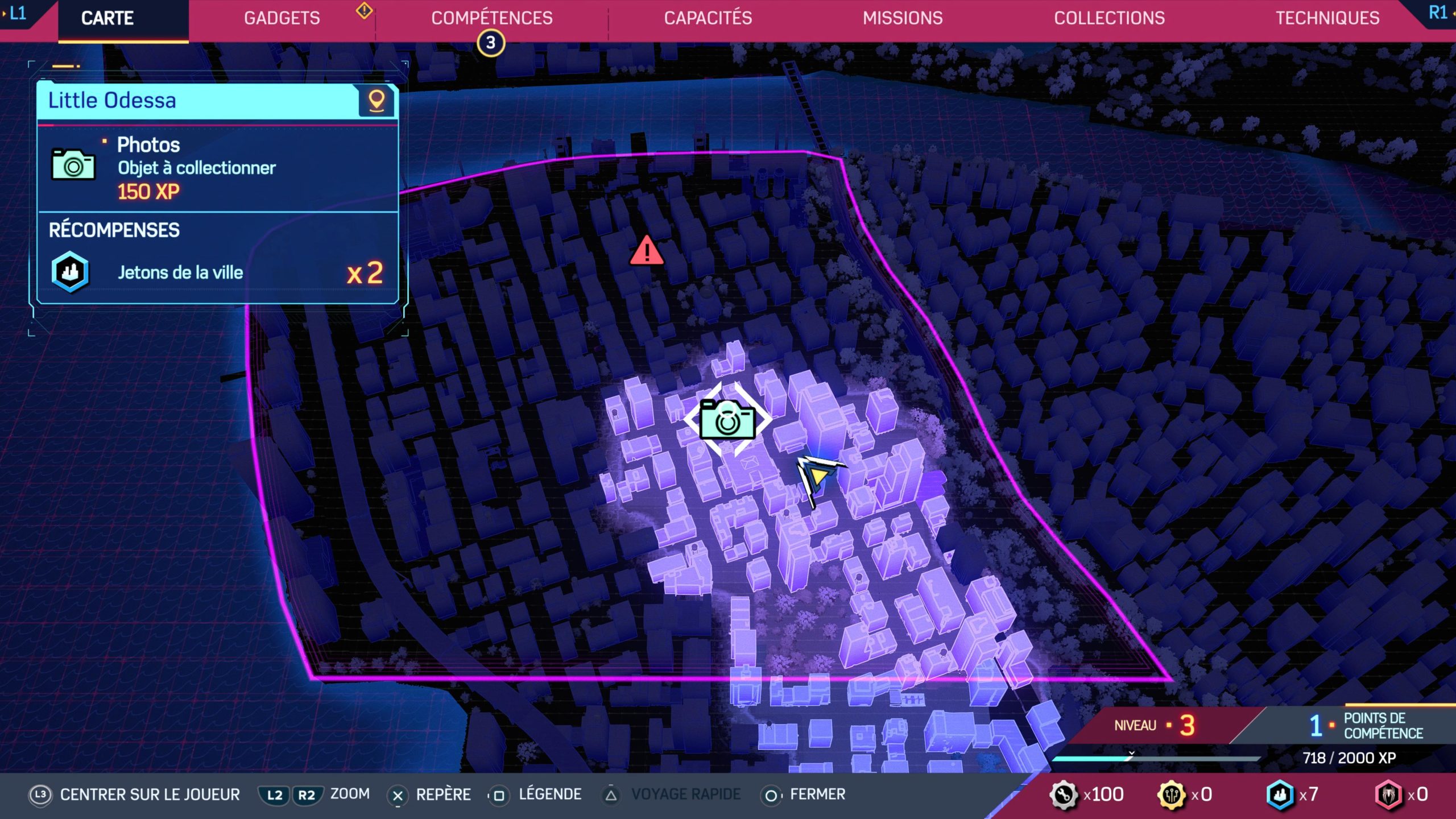Show the Collections tab

tap(1109, 18)
